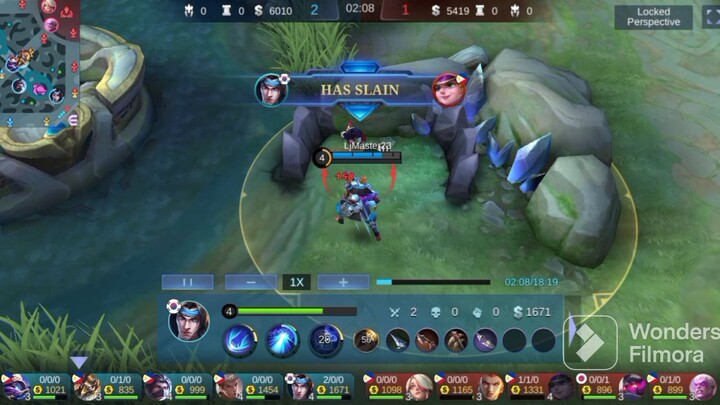
Task: Decrease replay speed with the minus button
Action: (x=250, y=282)
